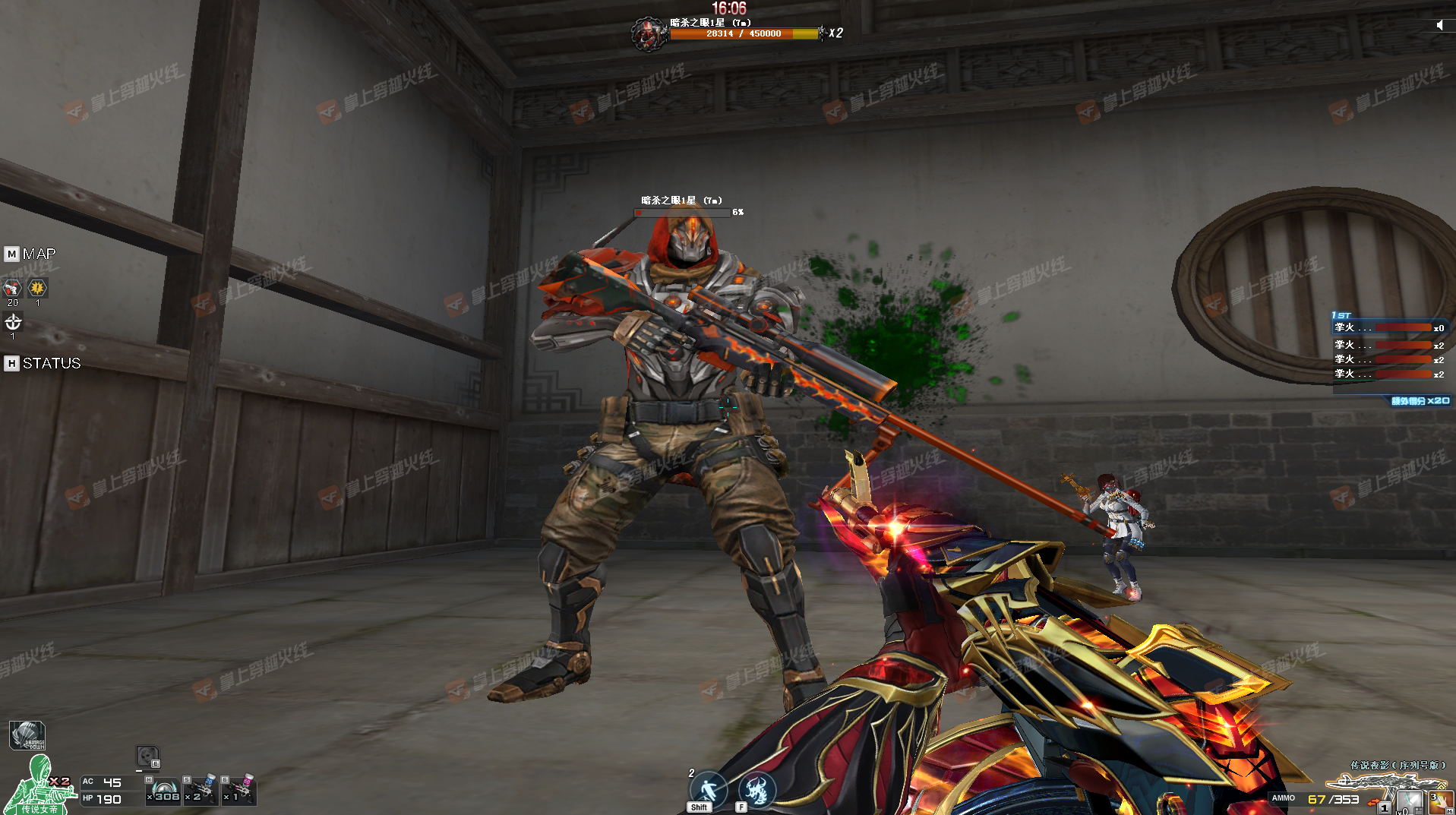Use the pink injector gun item

point(240,791)
